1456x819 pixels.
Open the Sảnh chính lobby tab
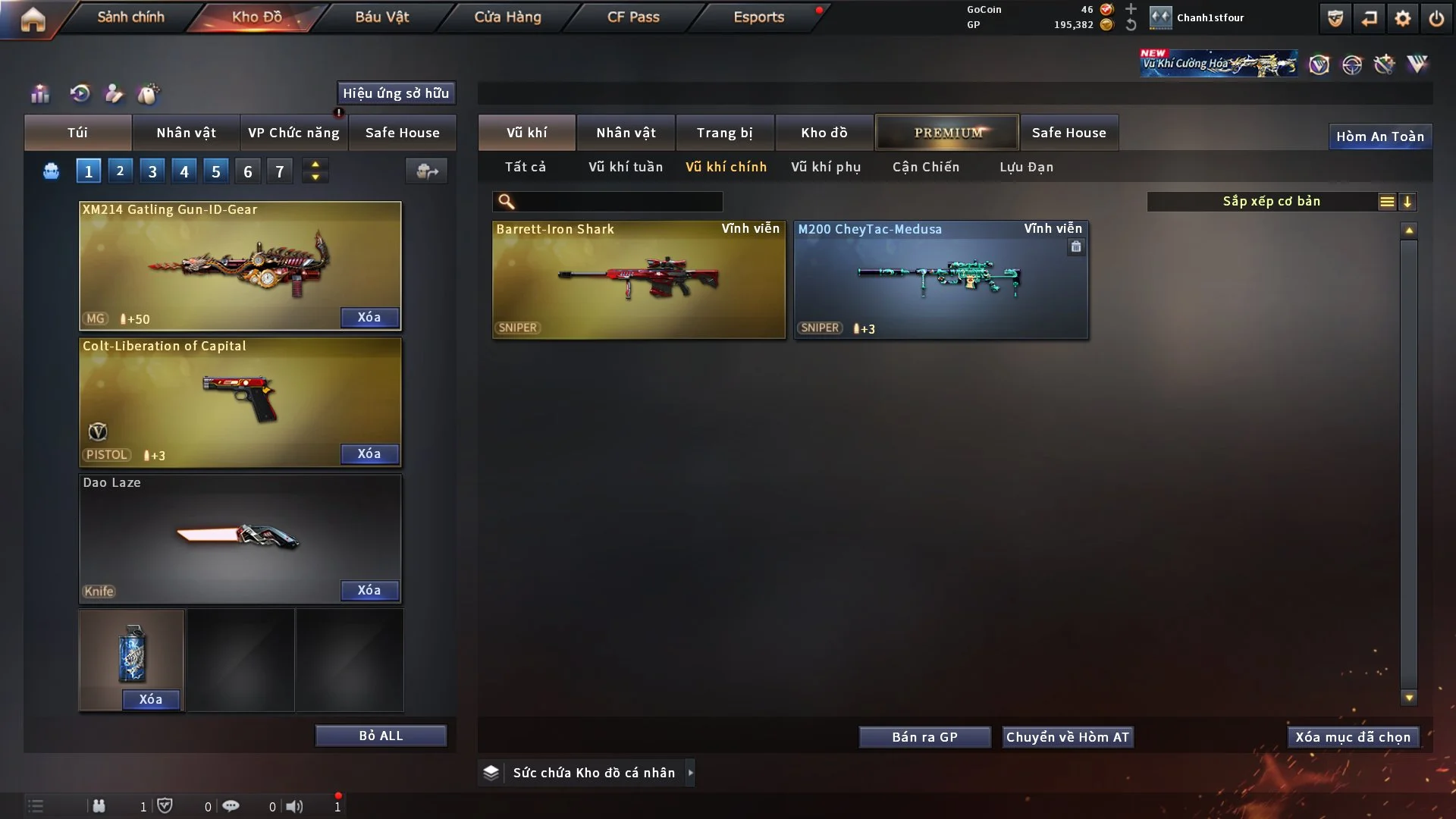tap(130, 17)
